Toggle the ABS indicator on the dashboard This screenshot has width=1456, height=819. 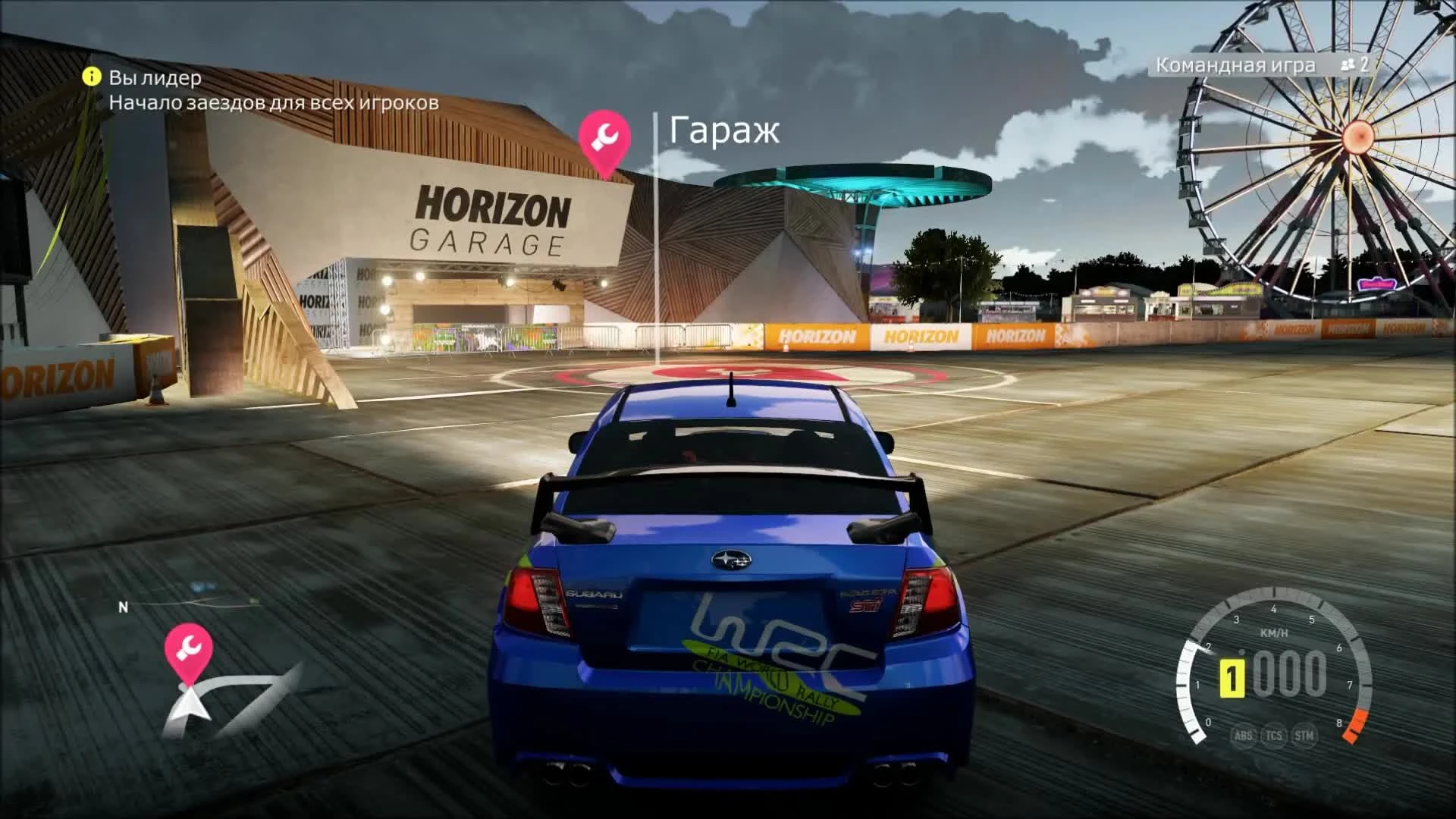click(1244, 736)
